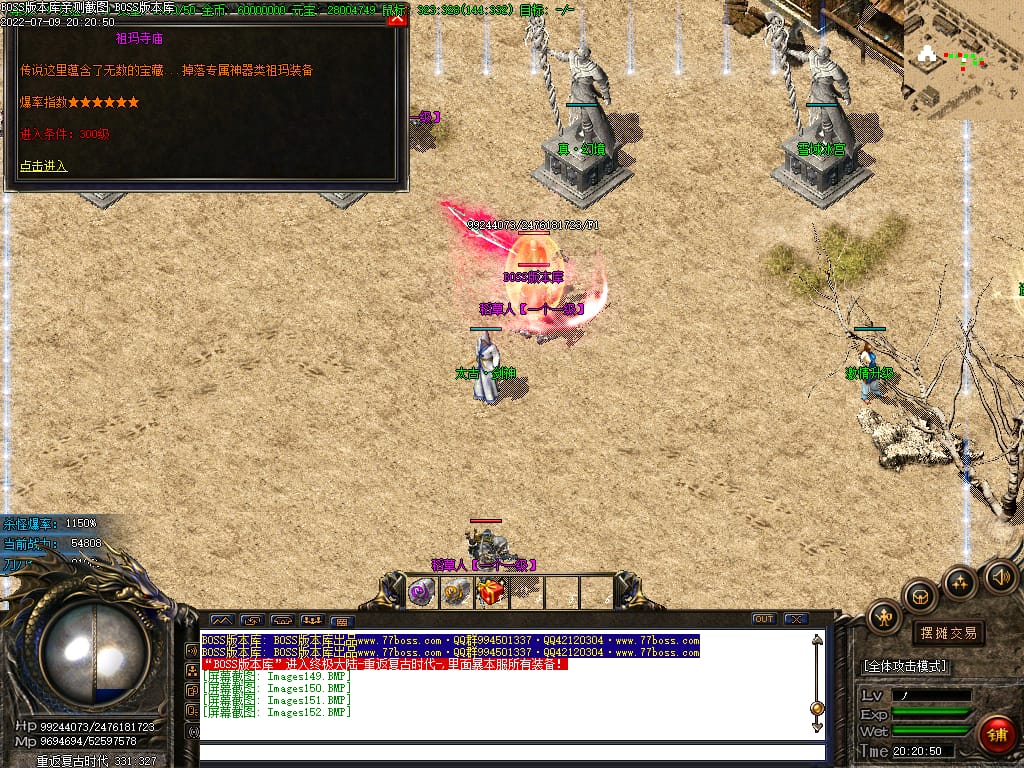Image resolution: width=1024 pixels, height=768 pixels.
Task: Open the red 铺 shop button
Action: click(x=996, y=735)
